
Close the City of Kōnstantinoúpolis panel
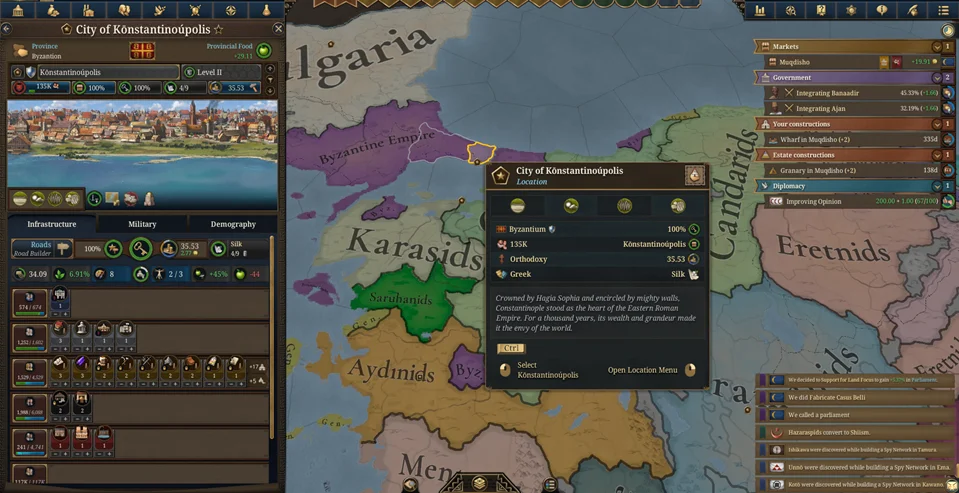point(279,29)
